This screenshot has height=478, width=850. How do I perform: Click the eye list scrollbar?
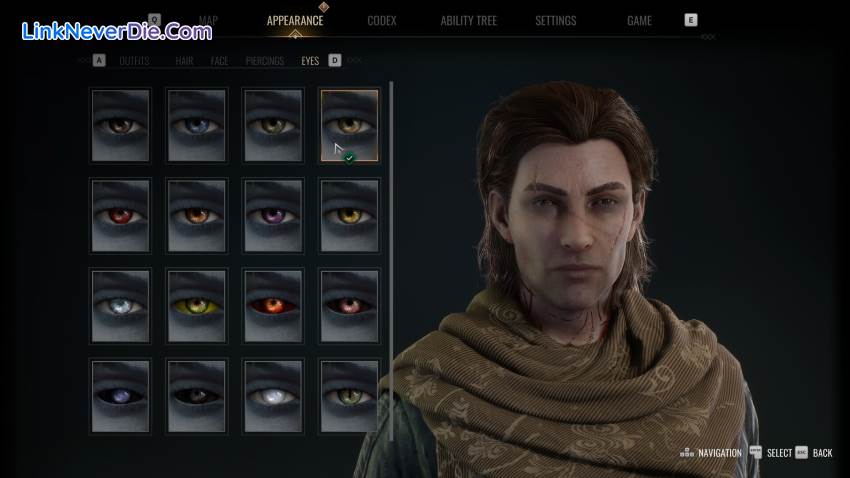(x=391, y=200)
